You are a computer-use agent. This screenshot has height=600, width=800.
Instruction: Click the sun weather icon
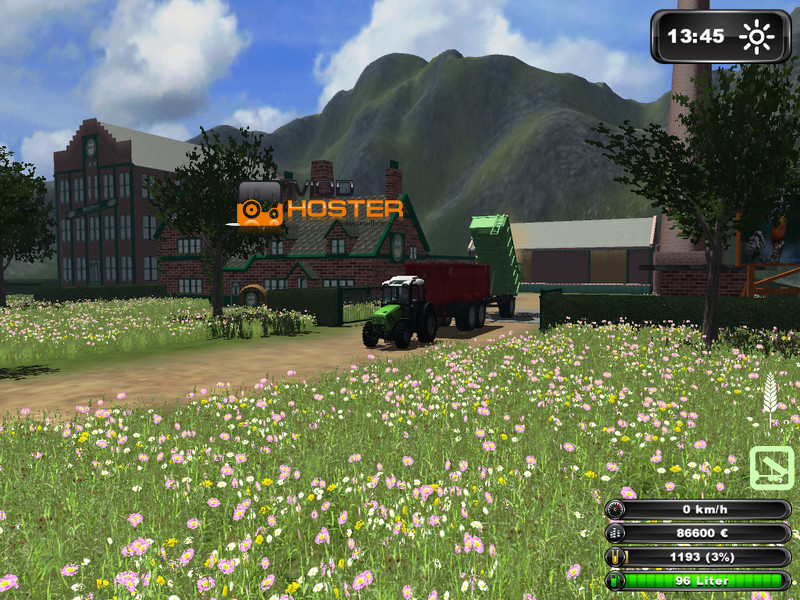pyautogui.click(x=757, y=38)
